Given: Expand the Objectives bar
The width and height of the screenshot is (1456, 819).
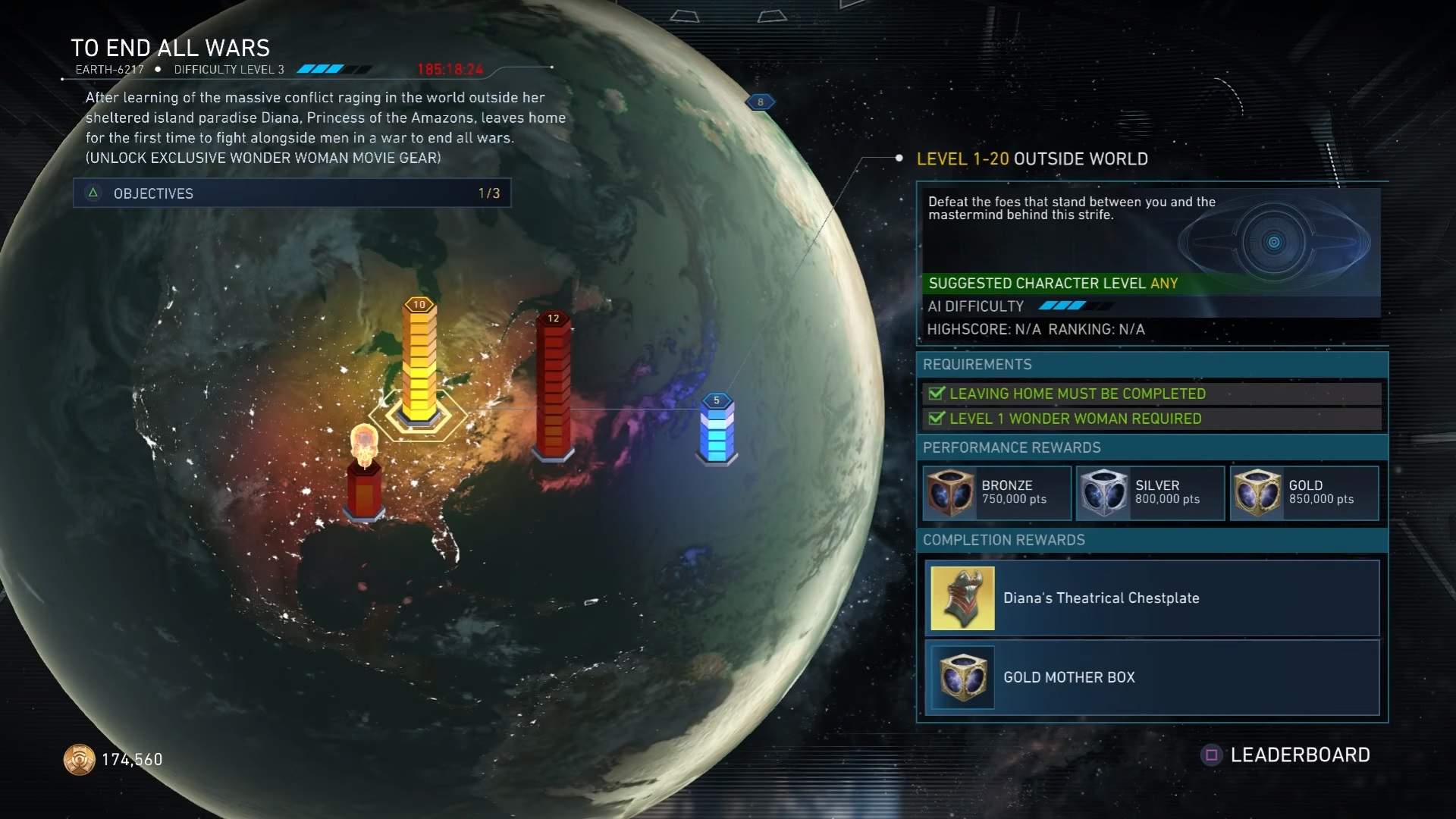Looking at the screenshot, I should click(292, 193).
